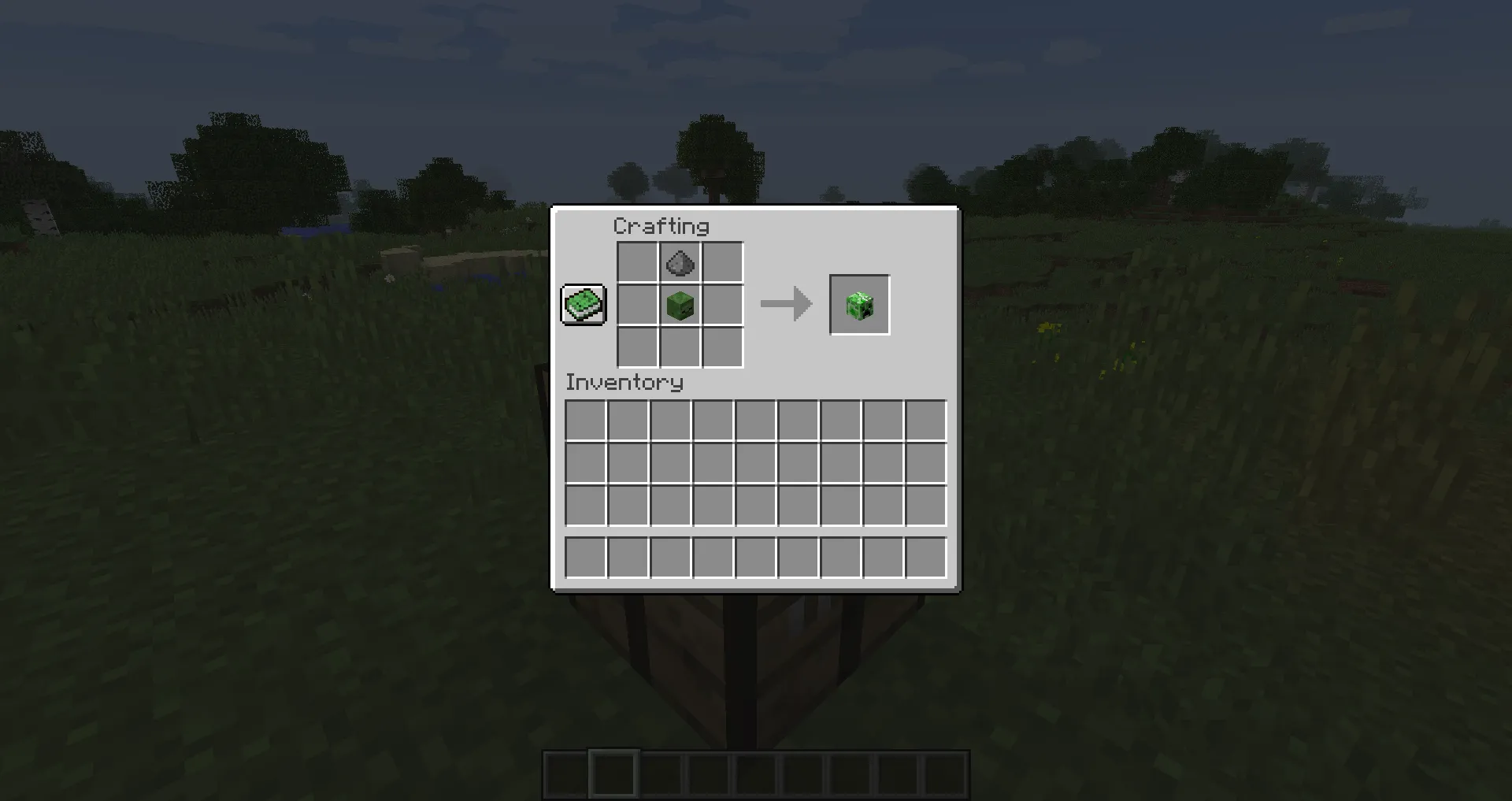The width and height of the screenshot is (1512, 801).
Task: Click the bottom-right crafting grid slot
Action: 721,347
